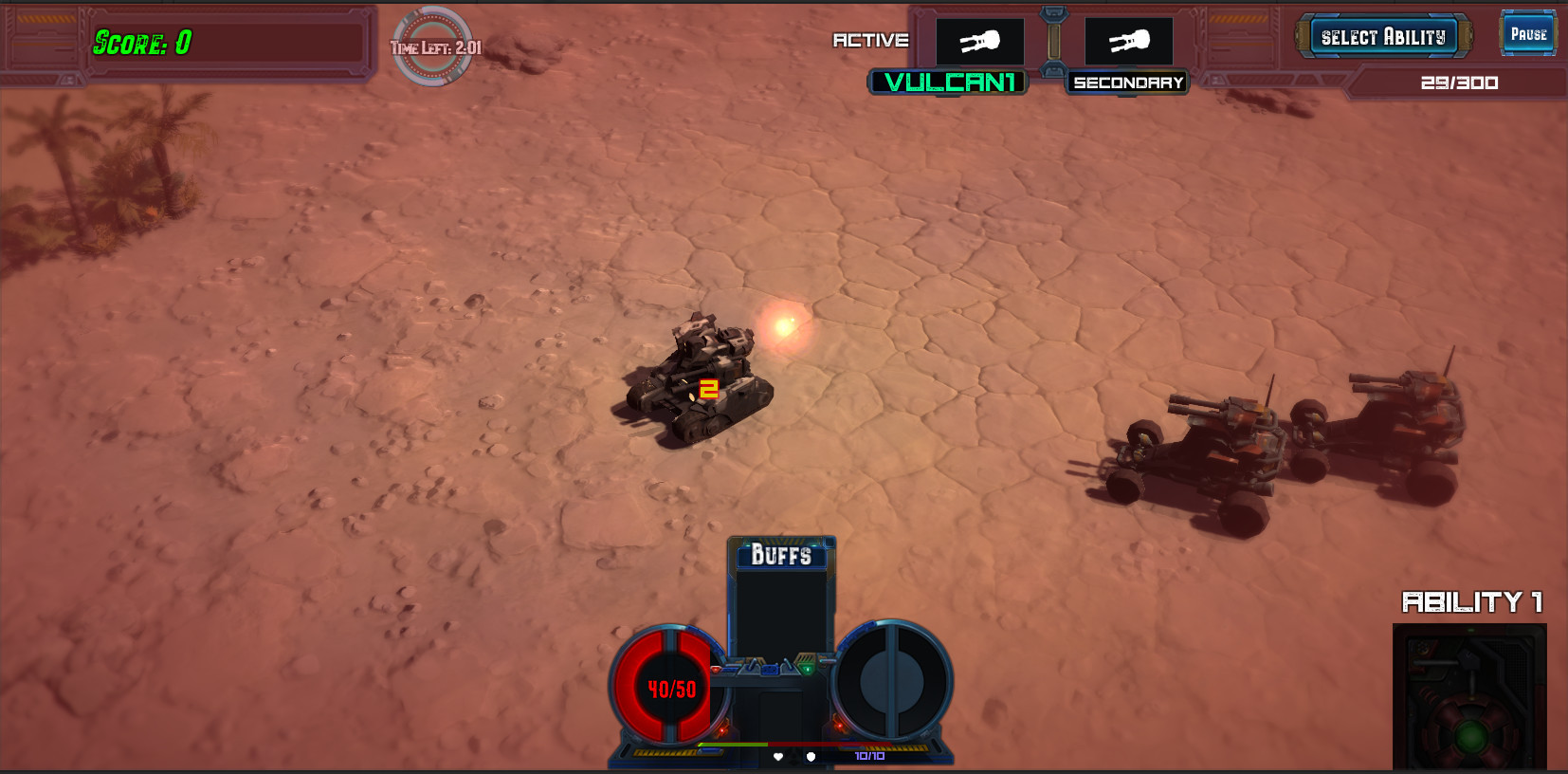1568x774 pixels.
Task: Expand the Buffs panel
Action: point(782,555)
